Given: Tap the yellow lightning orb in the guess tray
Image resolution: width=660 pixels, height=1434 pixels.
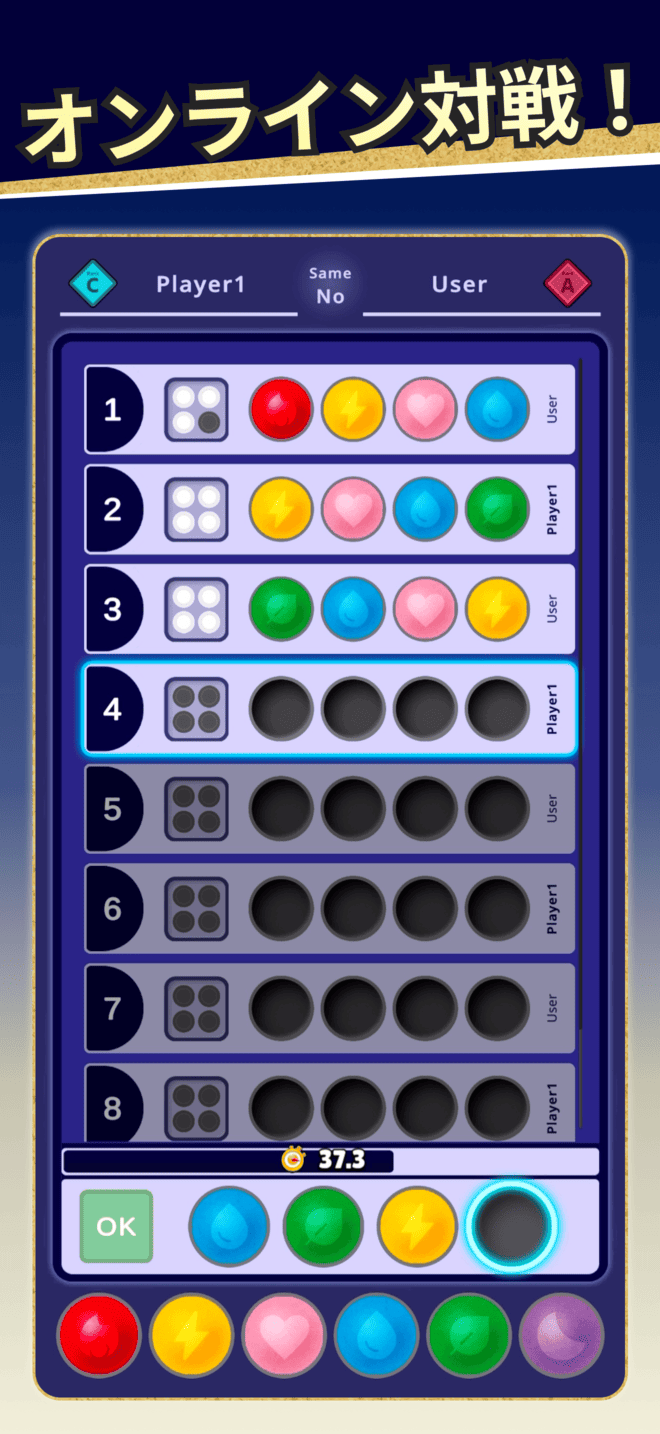Looking at the screenshot, I should (417, 1226).
